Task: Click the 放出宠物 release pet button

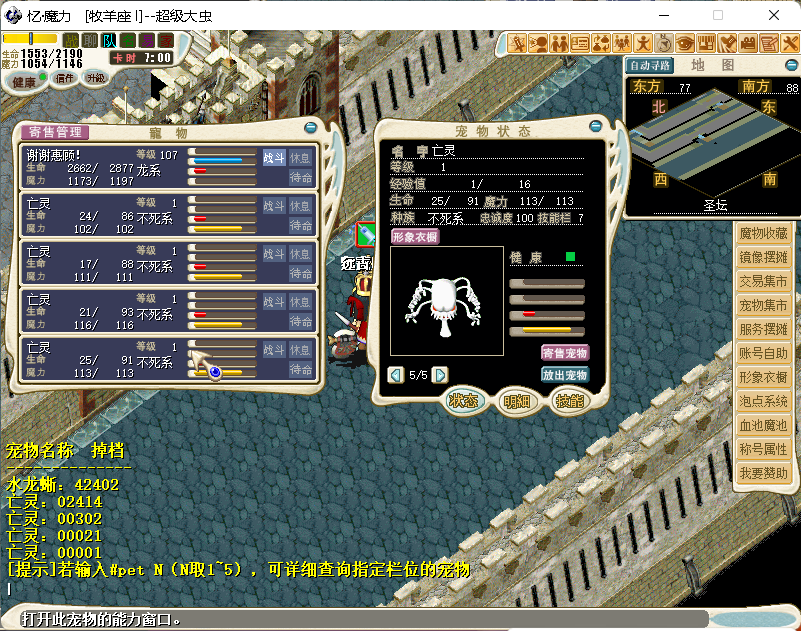Action: 564,375
